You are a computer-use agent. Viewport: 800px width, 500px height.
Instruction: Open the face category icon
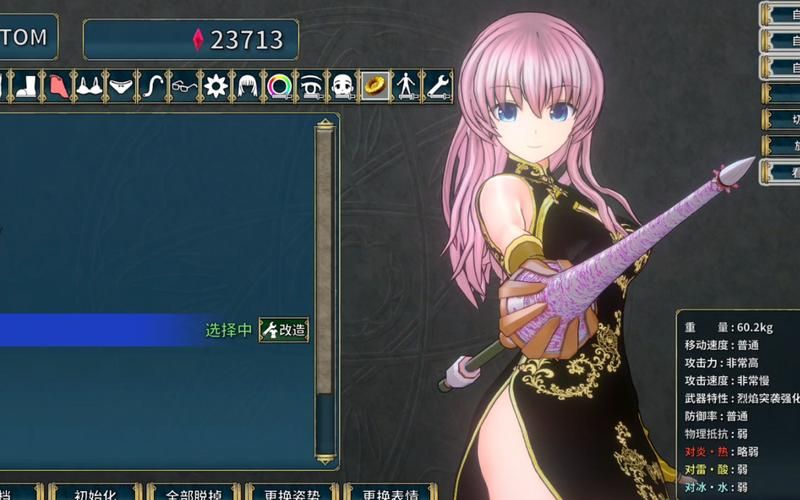(x=342, y=86)
